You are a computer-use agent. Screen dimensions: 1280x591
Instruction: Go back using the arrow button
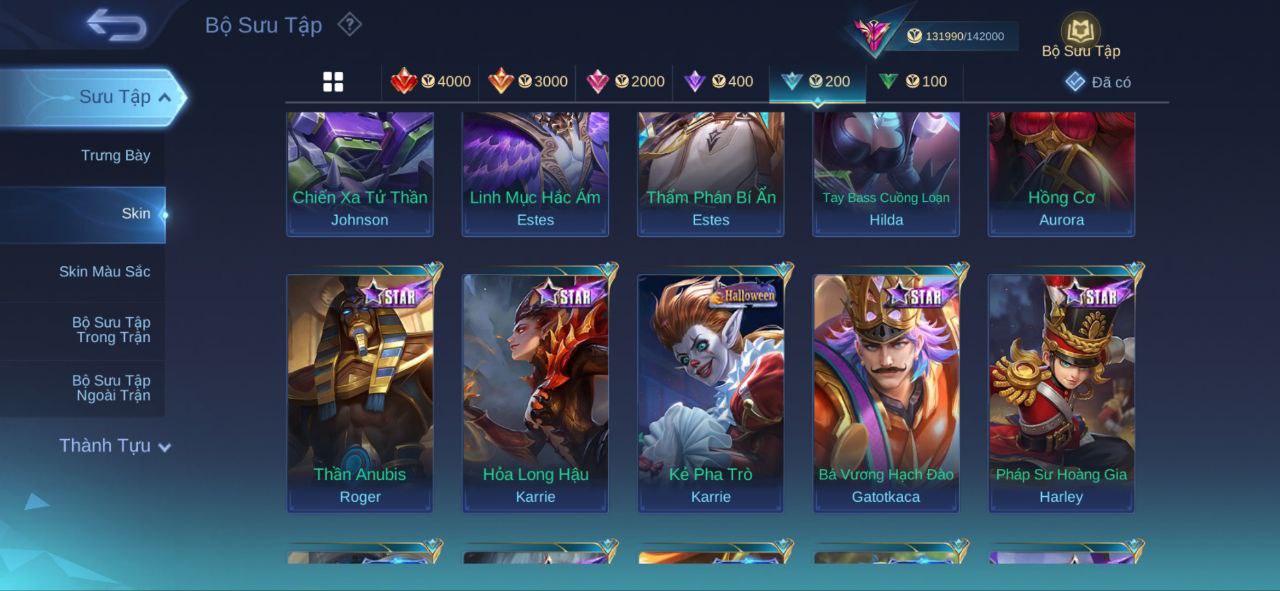116,25
